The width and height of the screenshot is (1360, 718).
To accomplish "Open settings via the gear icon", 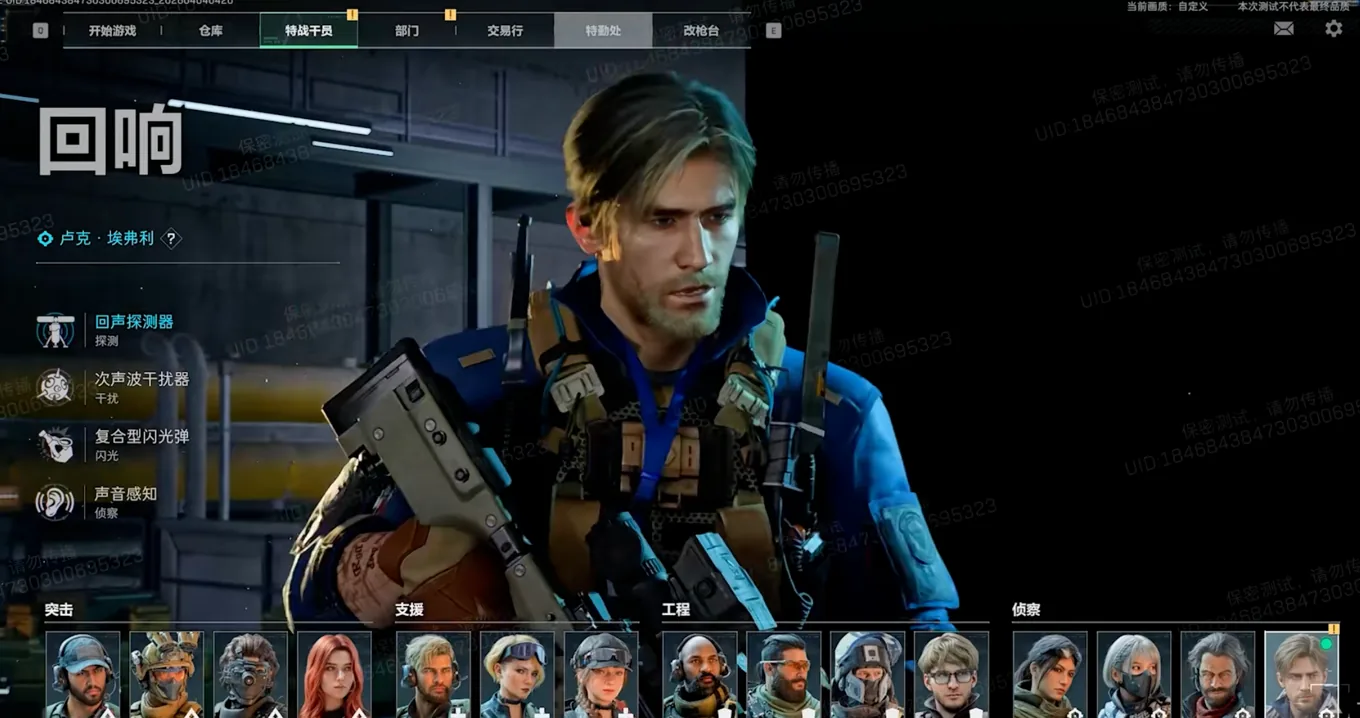I will [1334, 29].
